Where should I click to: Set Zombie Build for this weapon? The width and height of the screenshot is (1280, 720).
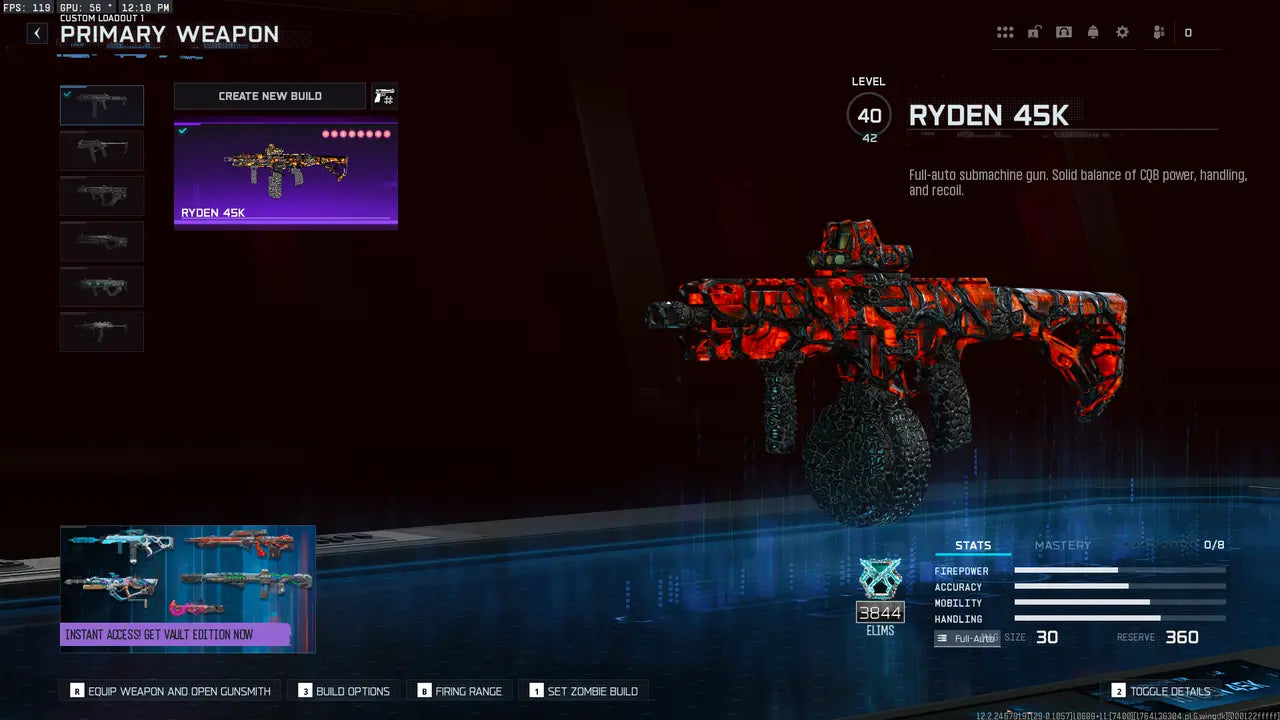(x=585, y=690)
